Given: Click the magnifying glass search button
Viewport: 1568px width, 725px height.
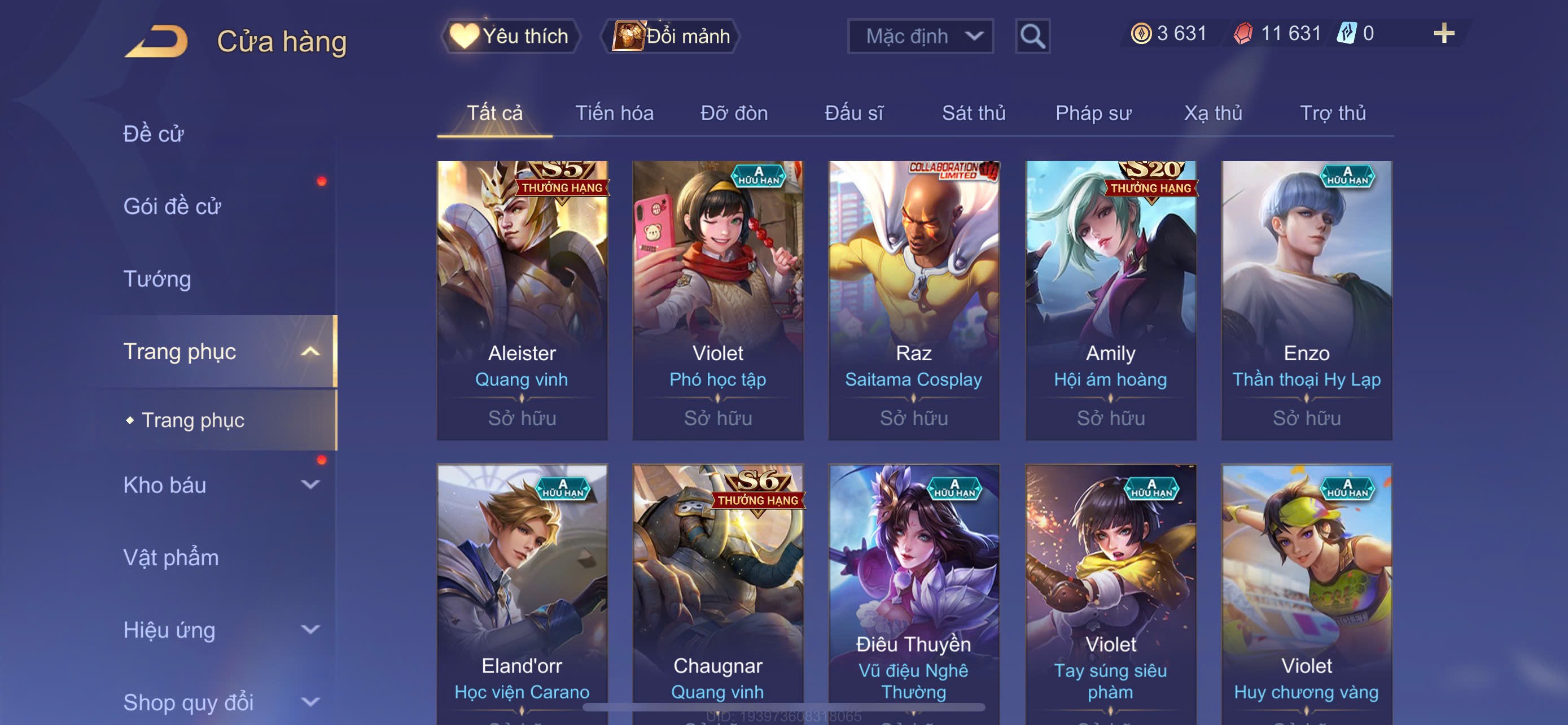Looking at the screenshot, I should click(x=1032, y=37).
